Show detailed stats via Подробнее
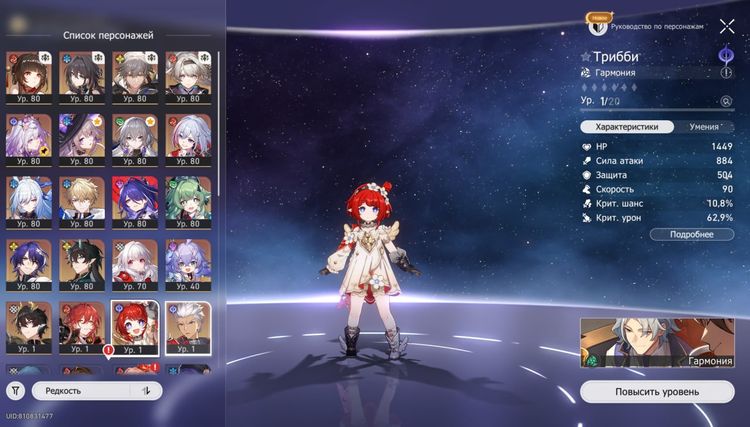 (x=691, y=234)
